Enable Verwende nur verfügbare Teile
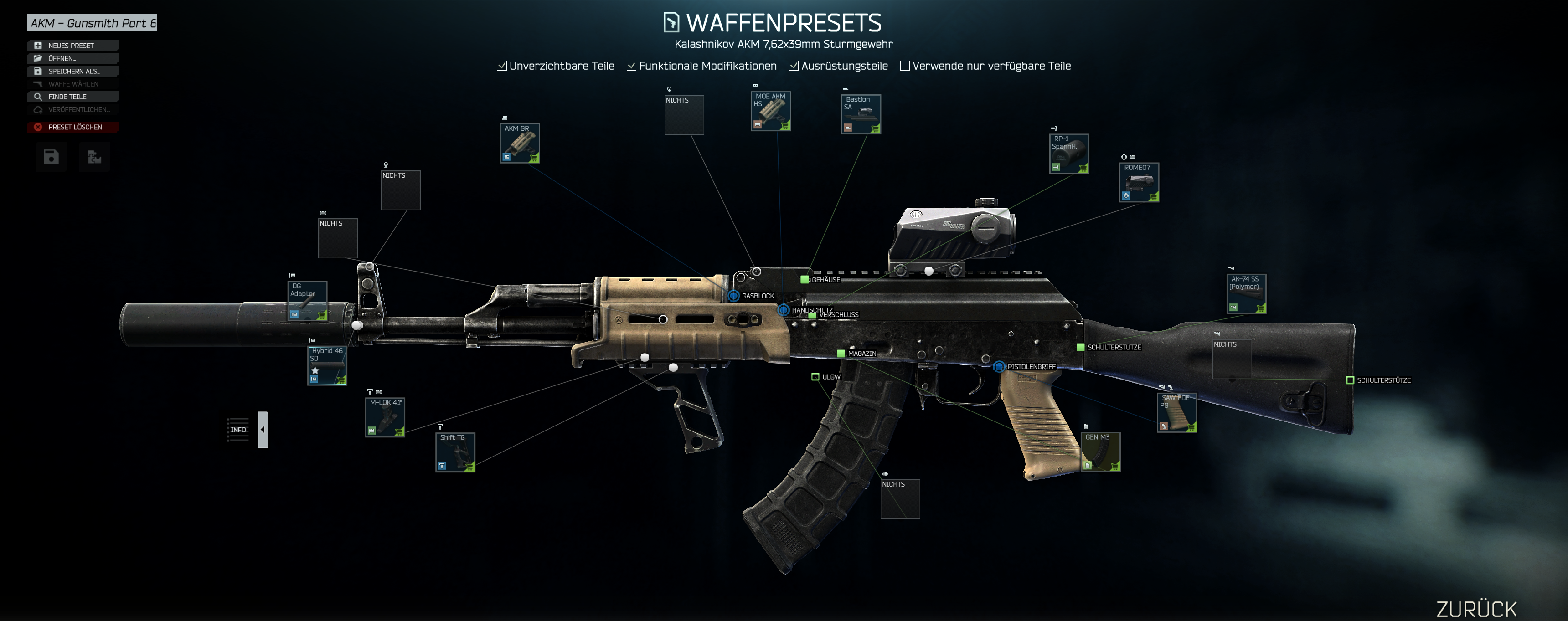 tap(905, 66)
